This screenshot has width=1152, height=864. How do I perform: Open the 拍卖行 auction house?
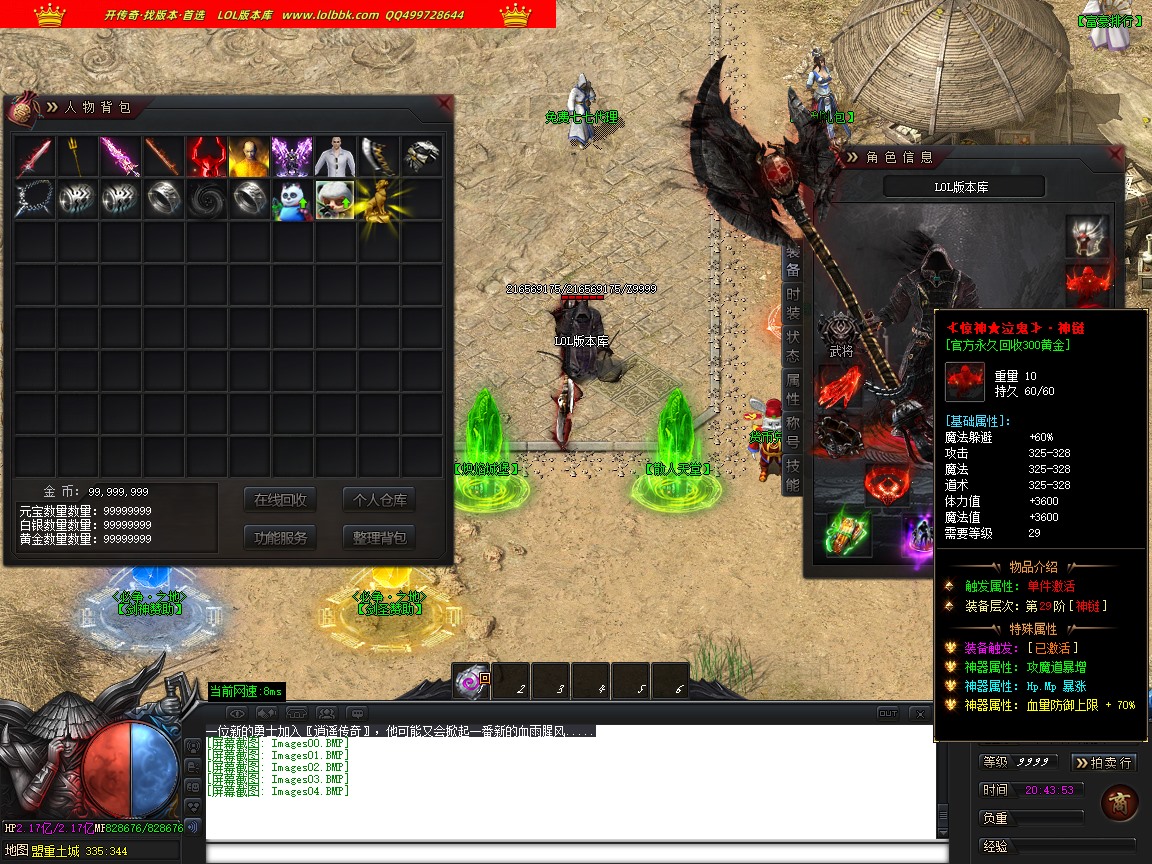point(1104,762)
